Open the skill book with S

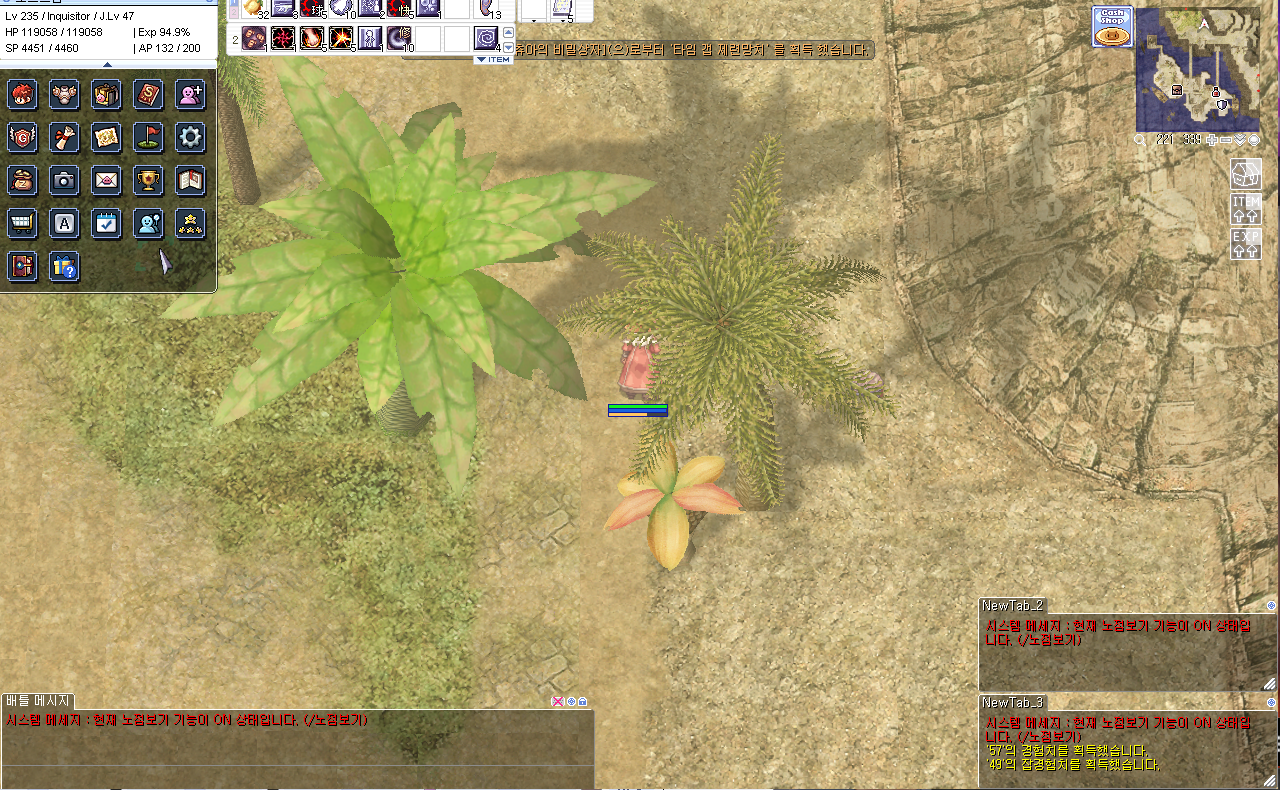pyautogui.click(x=148, y=95)
